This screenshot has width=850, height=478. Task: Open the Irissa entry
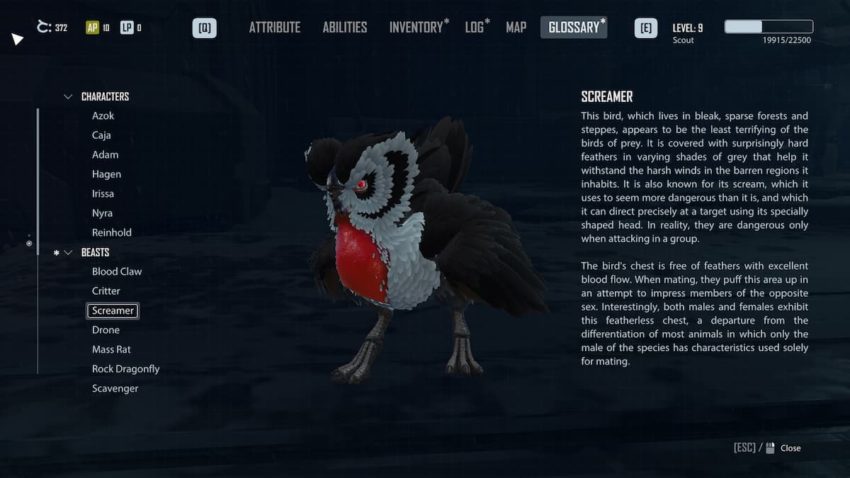[105, 194]
